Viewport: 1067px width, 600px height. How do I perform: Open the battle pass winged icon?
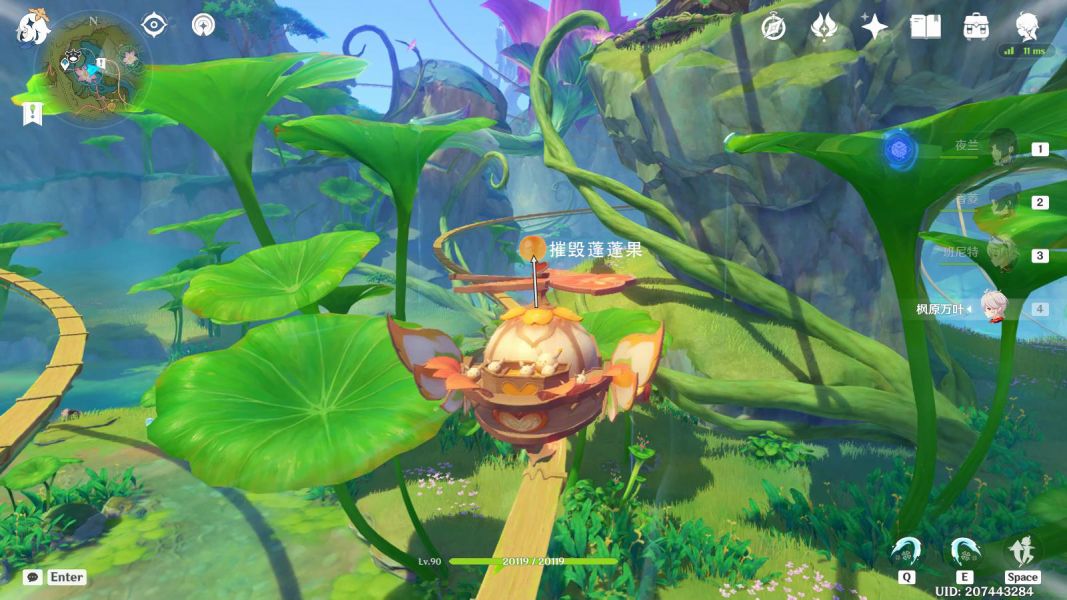point(823,27)
